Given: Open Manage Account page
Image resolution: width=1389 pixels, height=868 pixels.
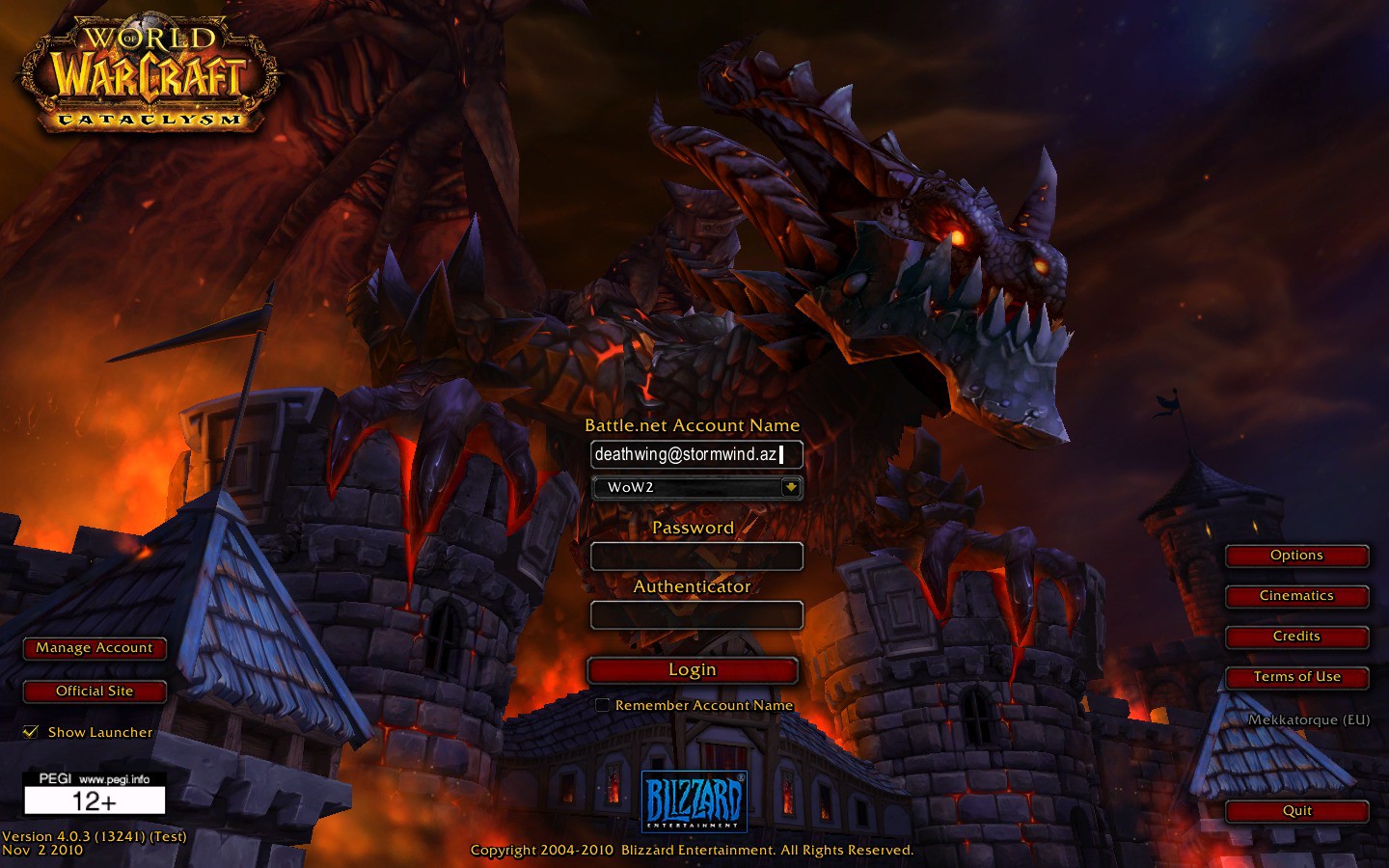Looking at the screenshot, I should (x=95, y=648).
